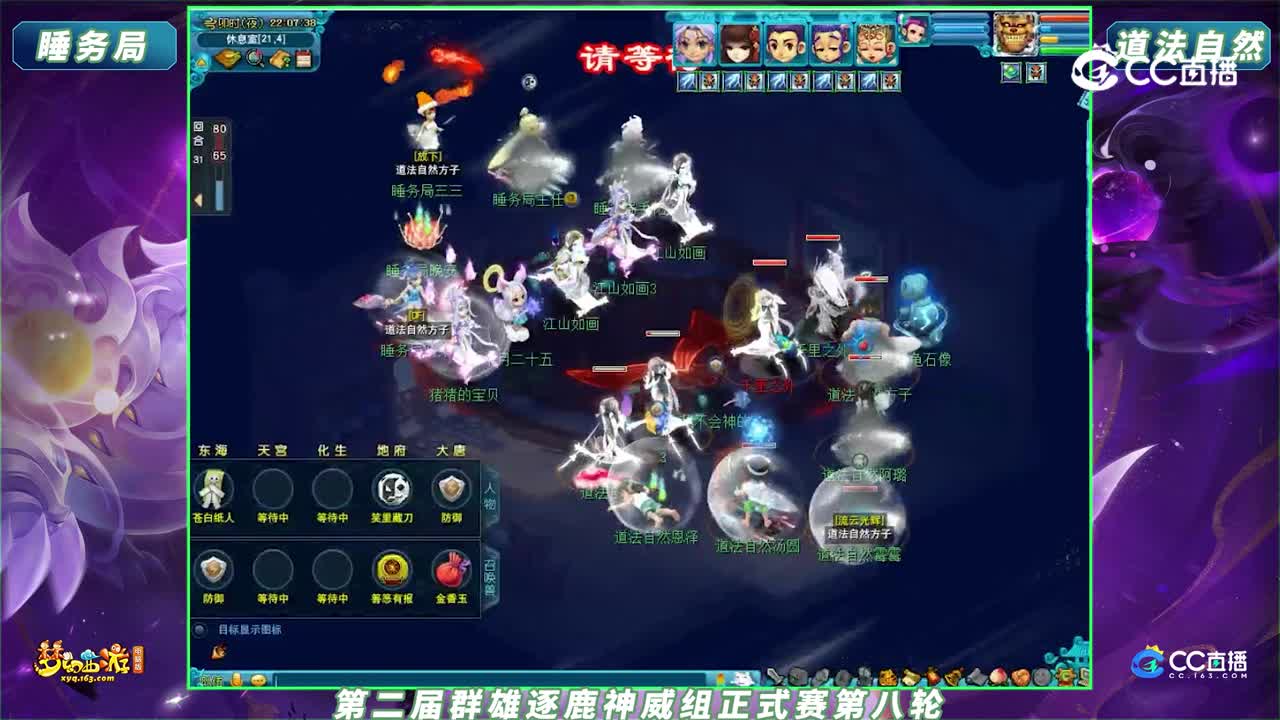Switch to the 地府 skill tab
This screenshot has width=1280, height=720.
click(x=390, y=450)
